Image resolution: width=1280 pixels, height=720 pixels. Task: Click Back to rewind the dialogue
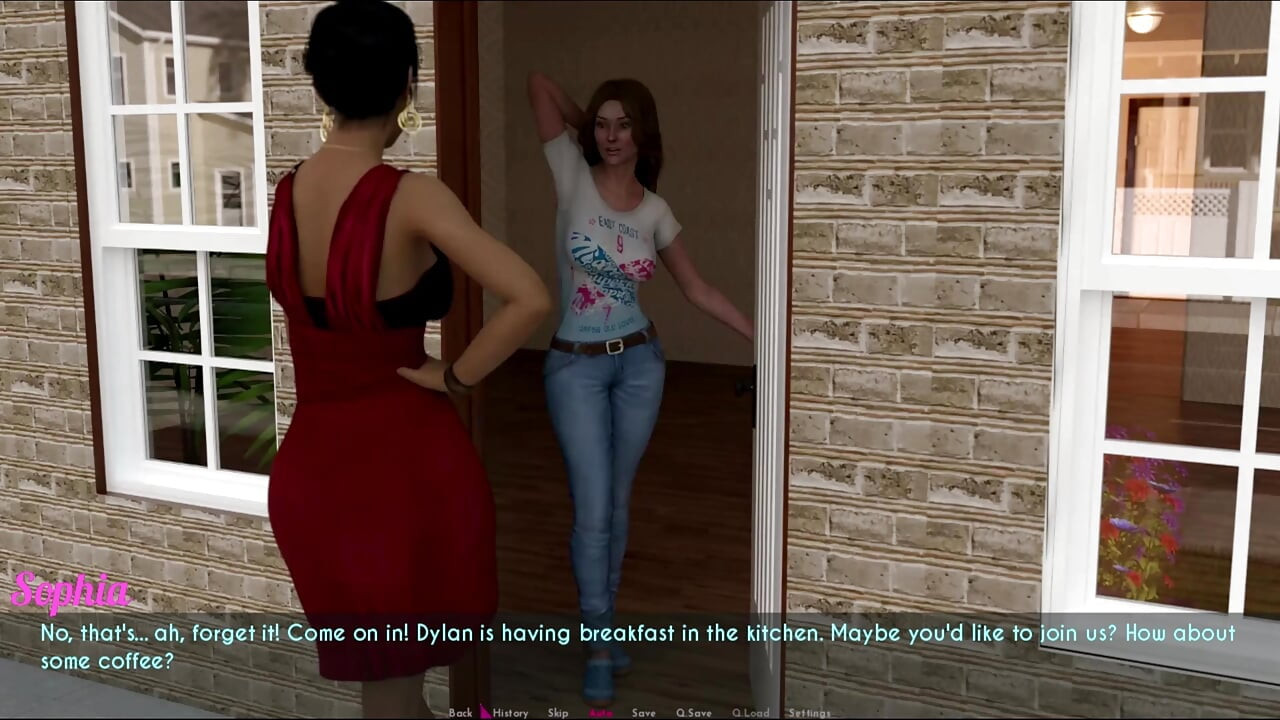click(x=461, y=713)
